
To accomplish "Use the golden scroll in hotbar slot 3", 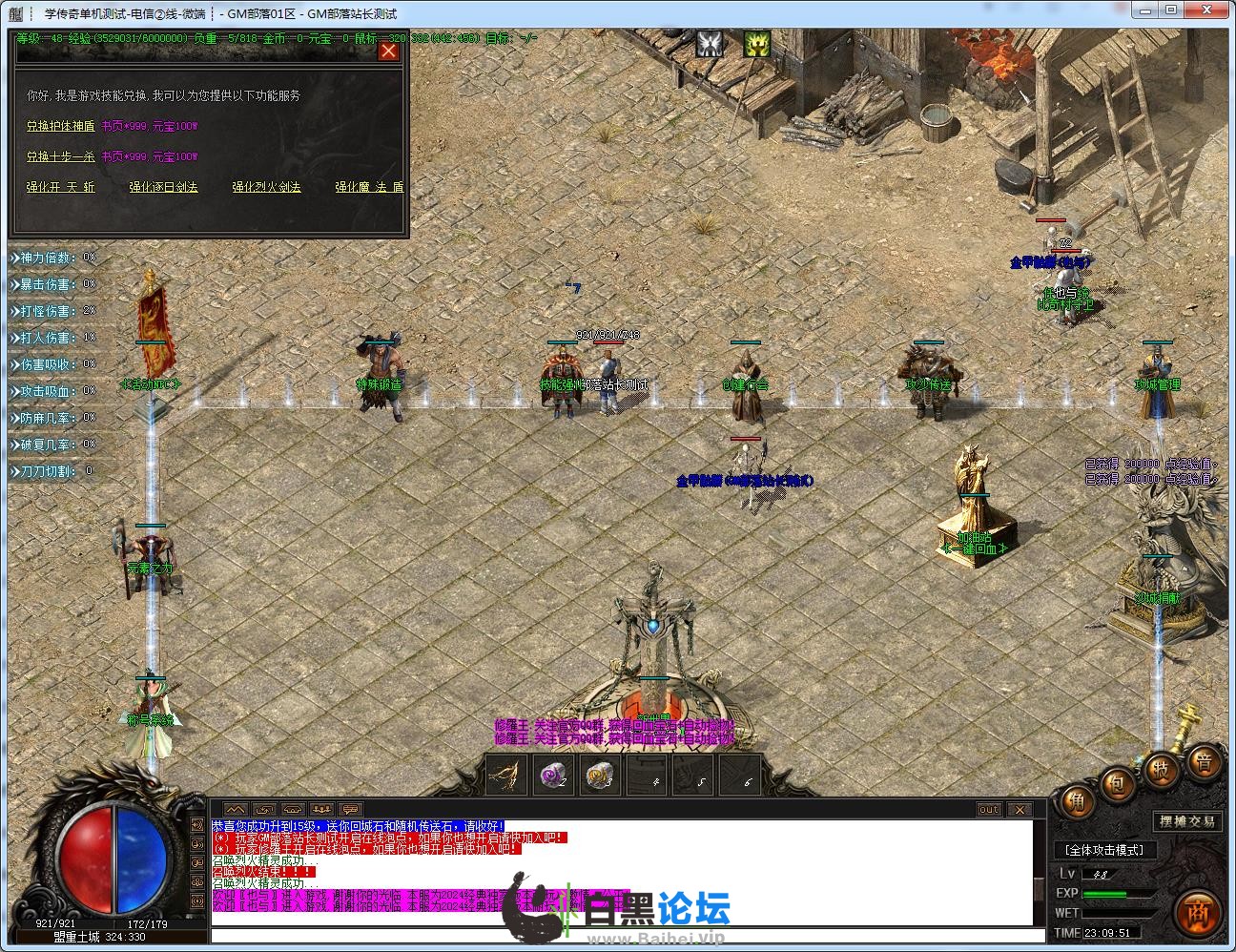I will click(601, 776).
